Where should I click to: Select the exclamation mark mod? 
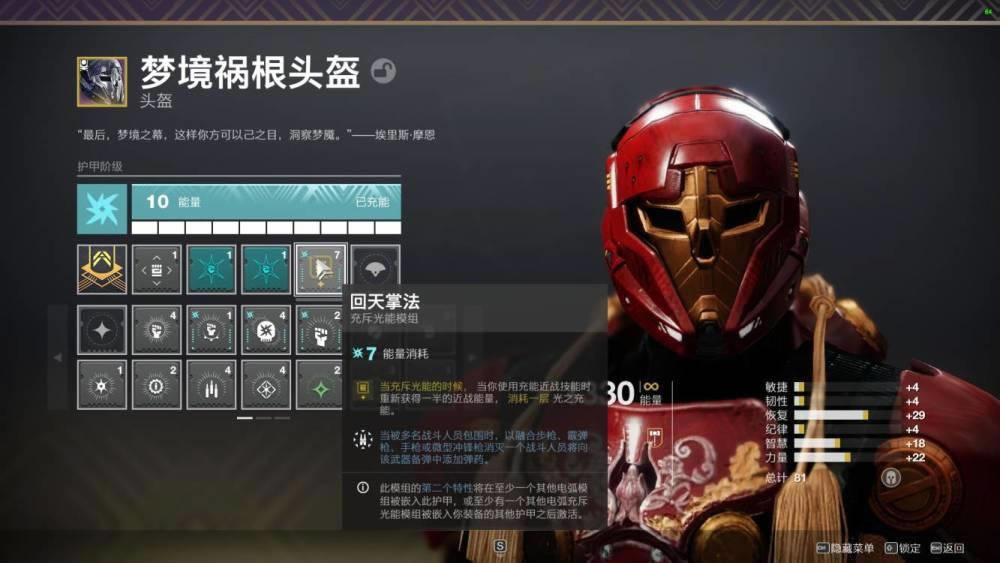[157, 384]
